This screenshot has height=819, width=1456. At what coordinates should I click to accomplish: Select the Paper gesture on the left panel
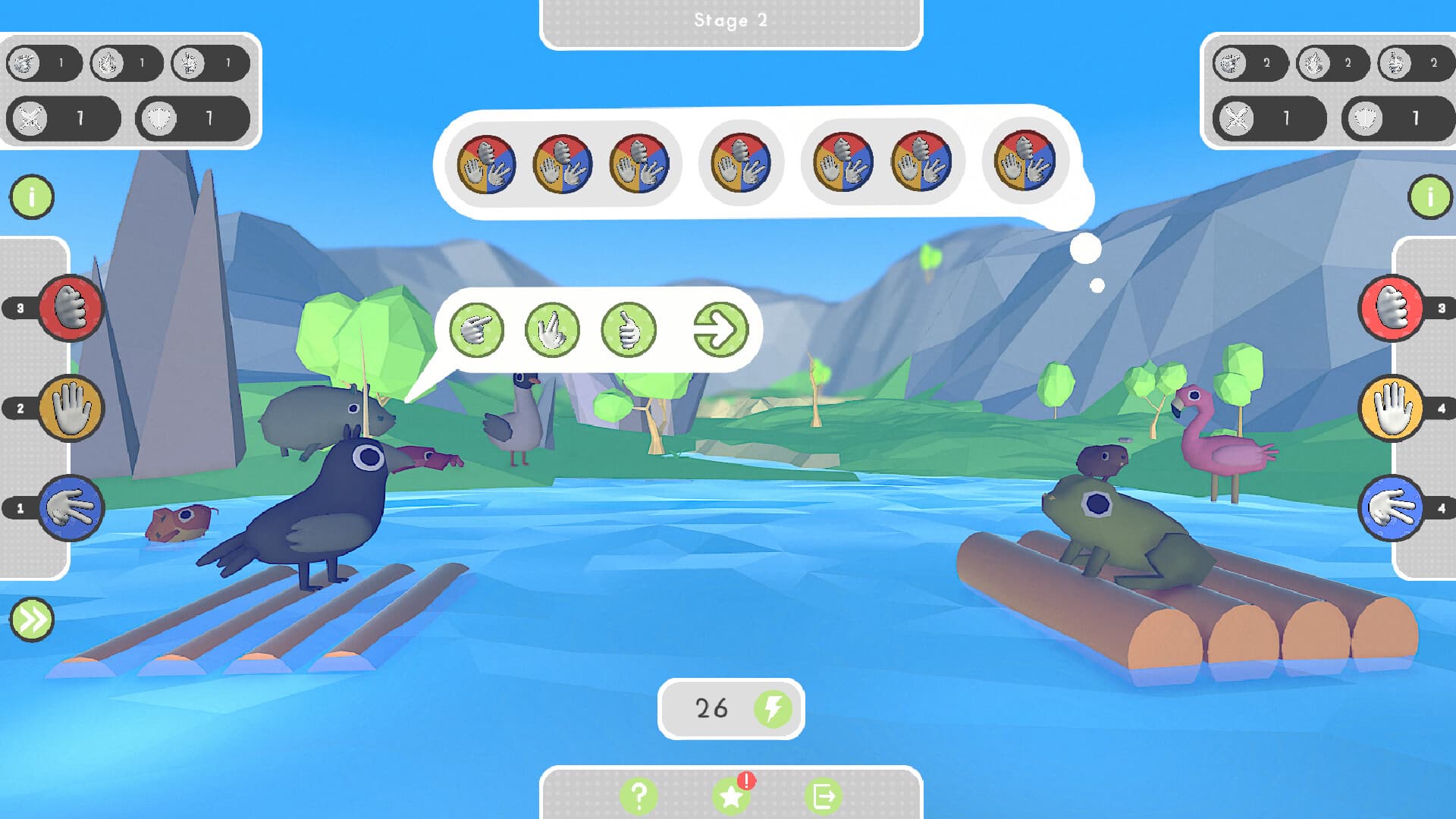[72, 407]
